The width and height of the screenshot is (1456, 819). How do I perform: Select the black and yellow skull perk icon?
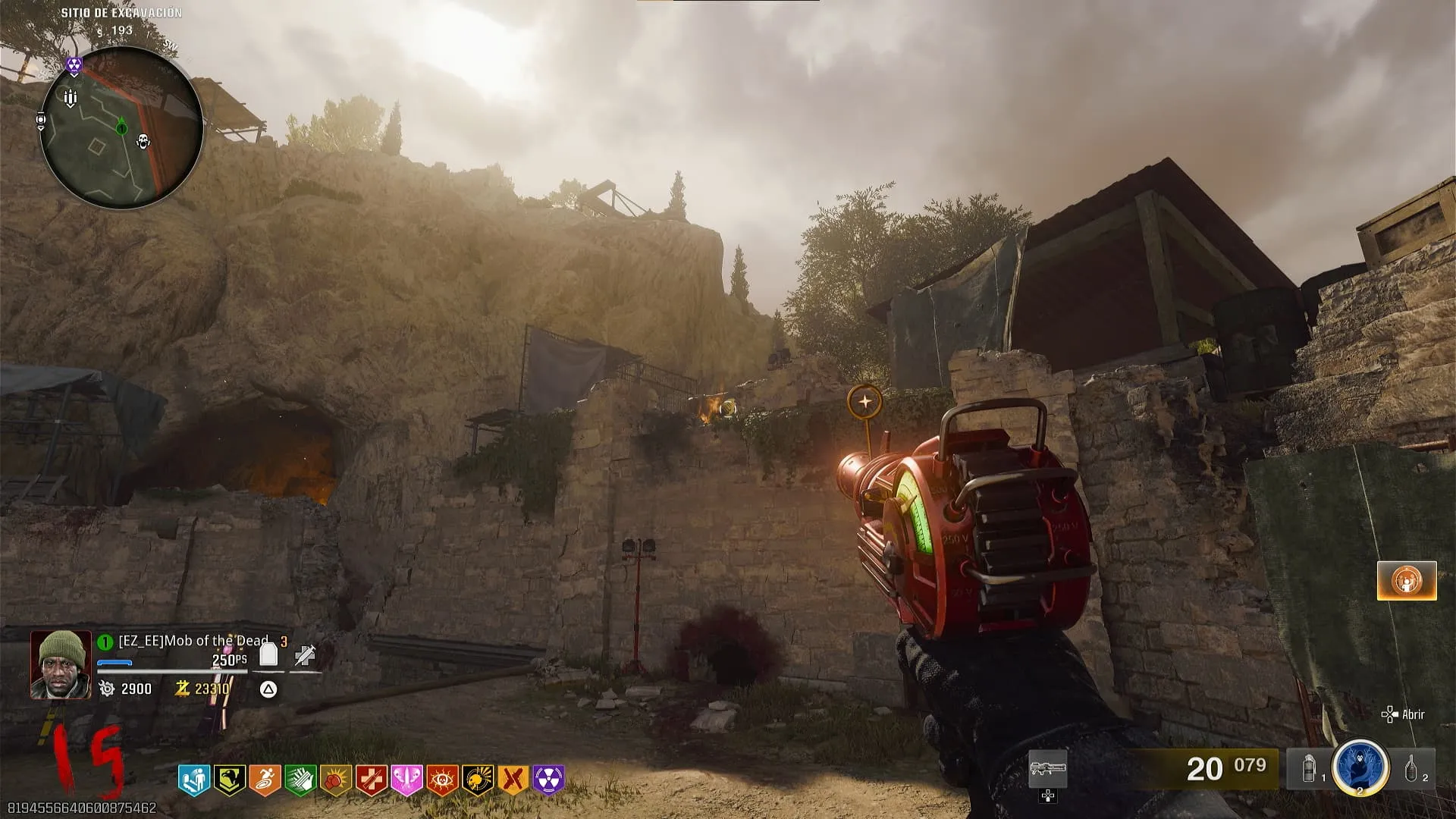coord(478,780)
